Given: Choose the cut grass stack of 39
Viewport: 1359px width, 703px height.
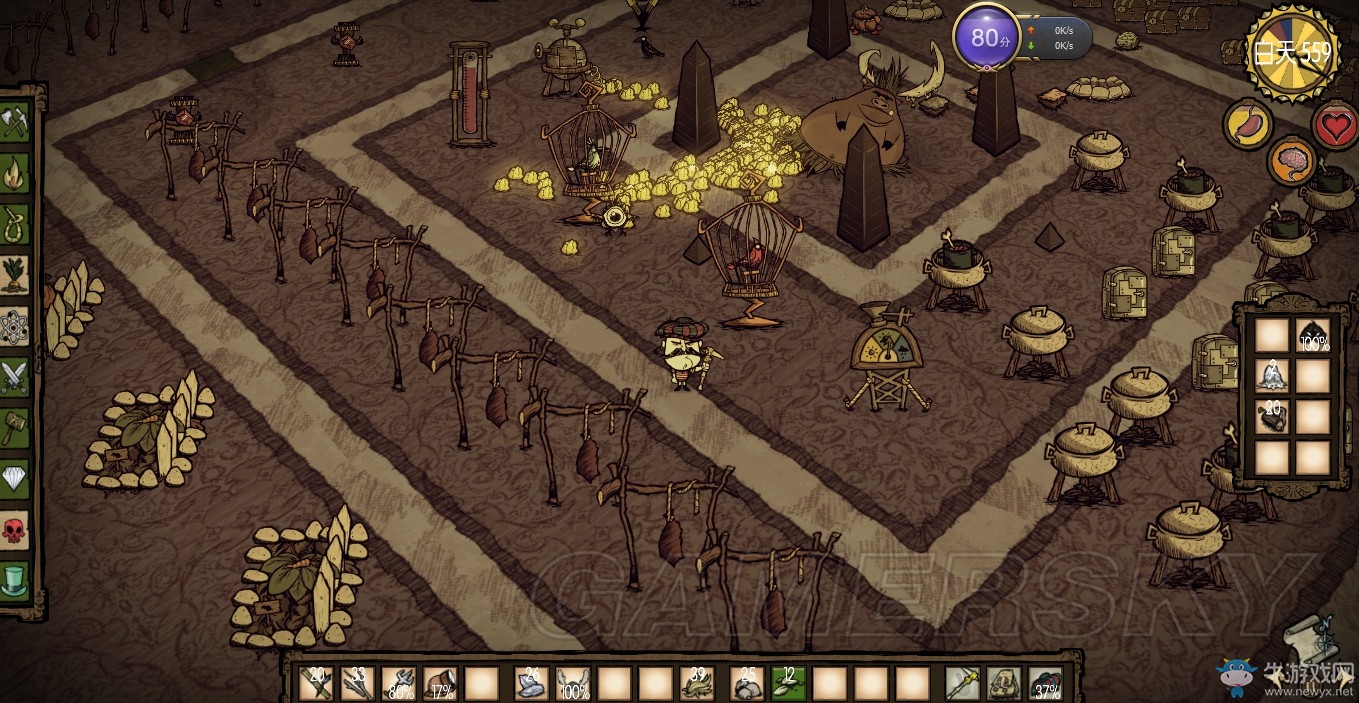Looking at the screenshot, I should click(x=696, y=683).
